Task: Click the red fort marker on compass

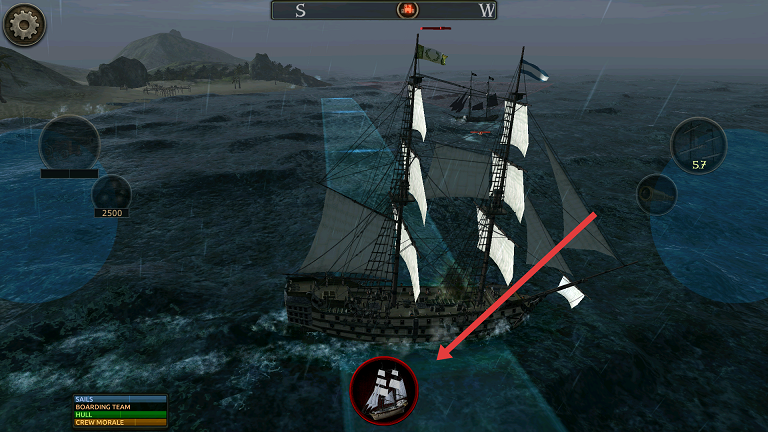Action: [407, 11]
